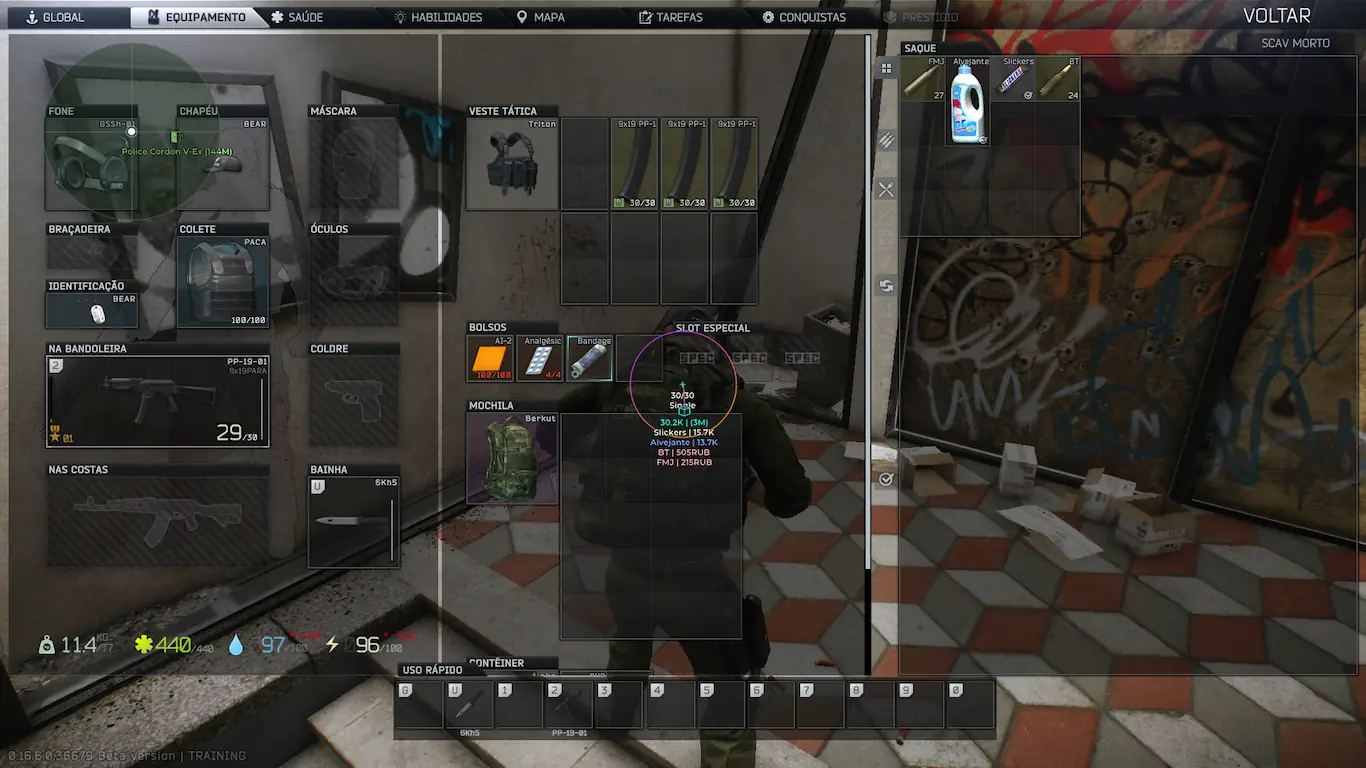Image resolution: width=1366 pixels, height=768 pixels.
Task: Select the Bandage item in pockets
Action: (590, 359)
